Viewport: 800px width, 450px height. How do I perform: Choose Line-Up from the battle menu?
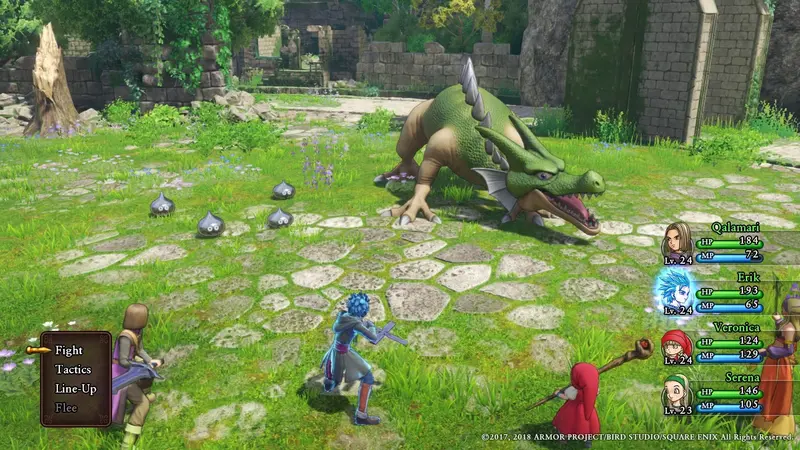75,388
